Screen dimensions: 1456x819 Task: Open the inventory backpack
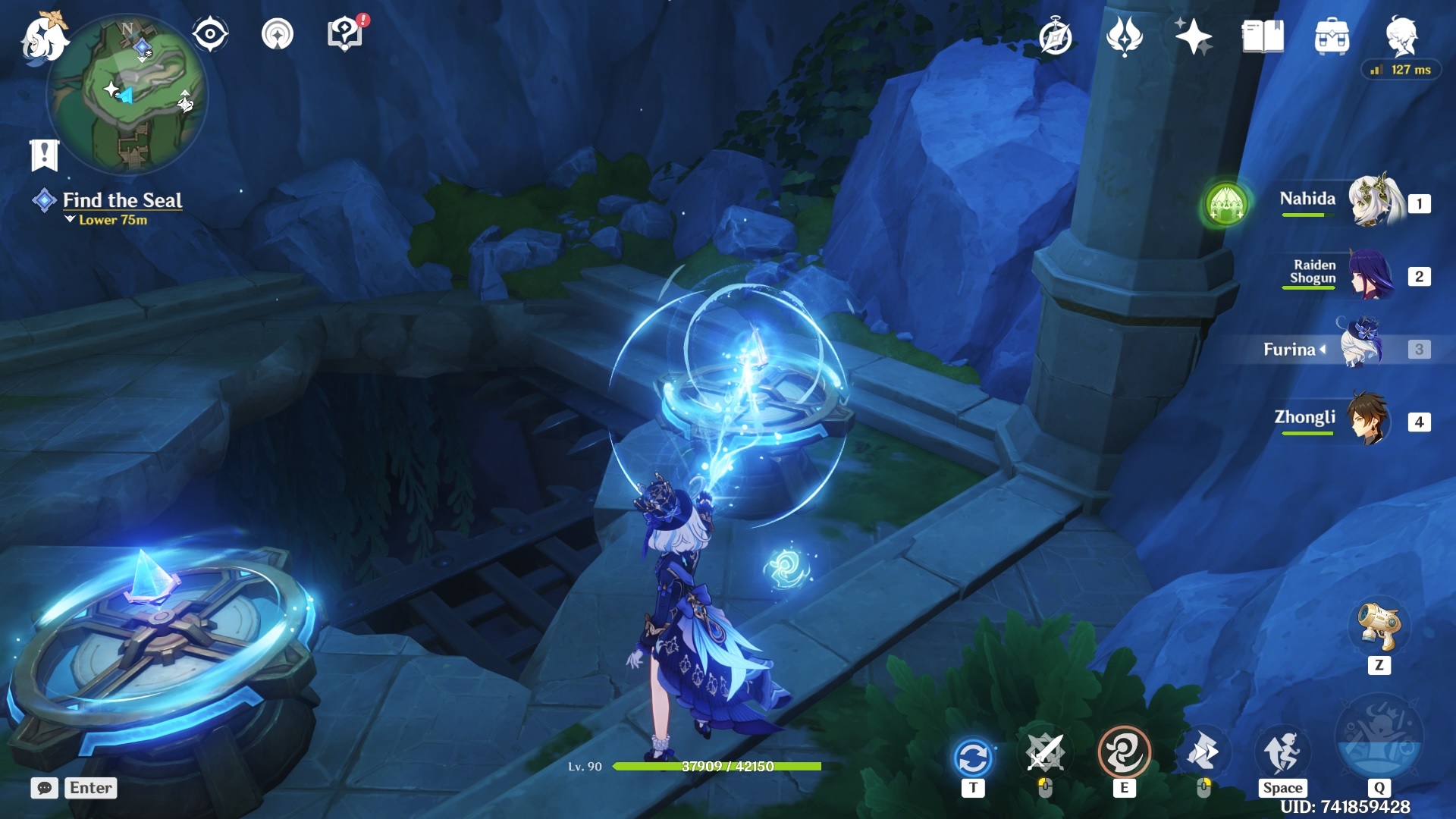[1332, 37]
